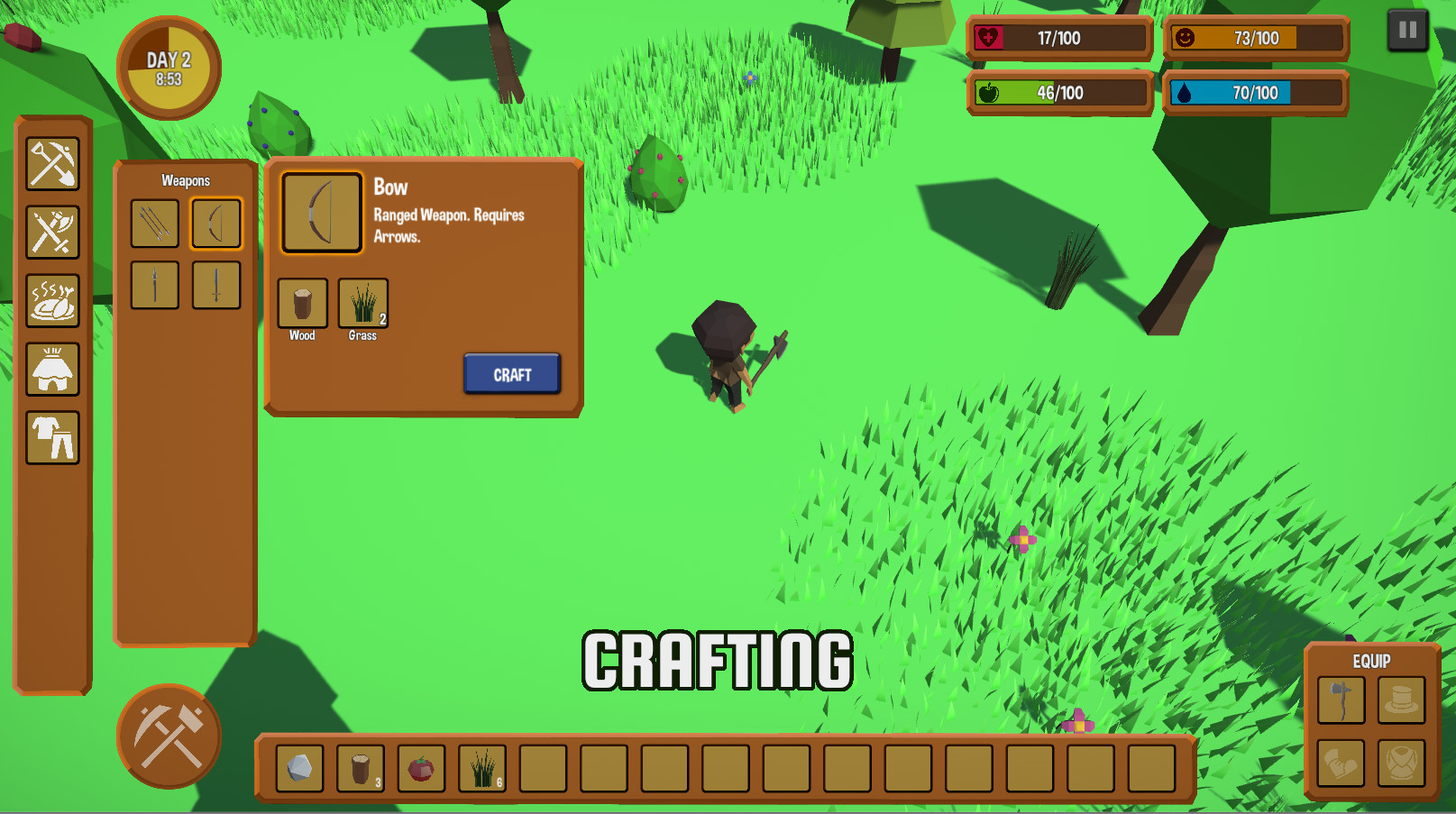Viewport: 1456px width, 814px height.
Task: Select the Arrows recipe
Action: point(153,223)
